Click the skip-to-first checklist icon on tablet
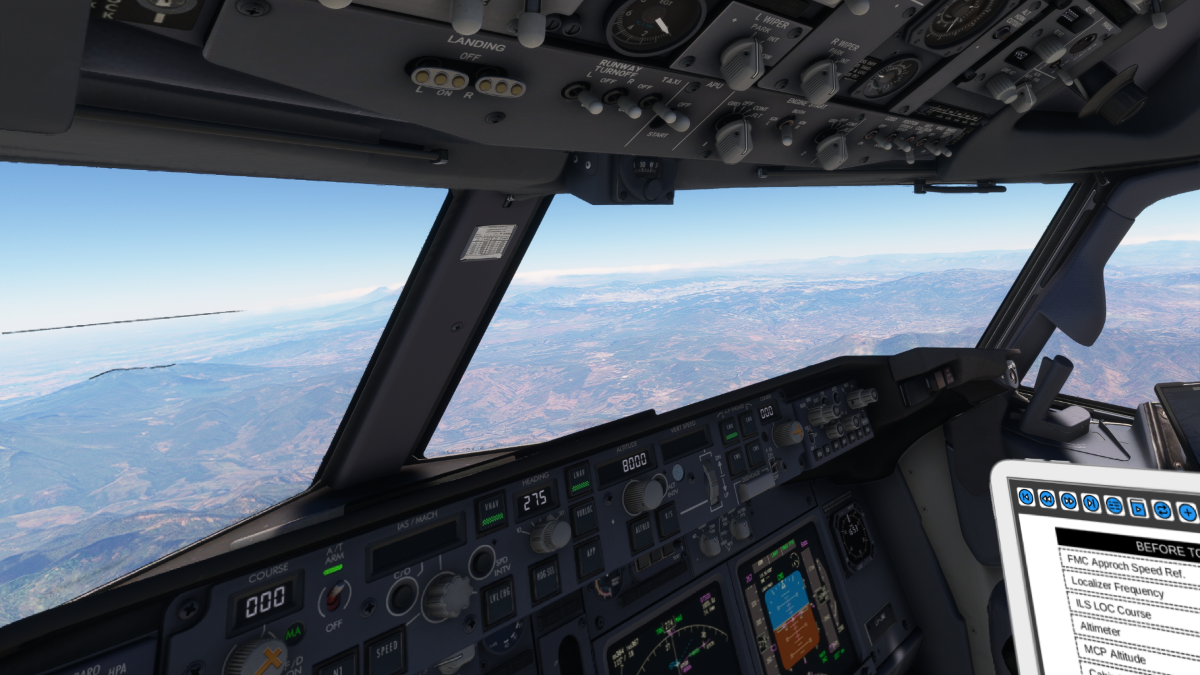This screenshot has height=675, width=1200. click(1025, 497)
